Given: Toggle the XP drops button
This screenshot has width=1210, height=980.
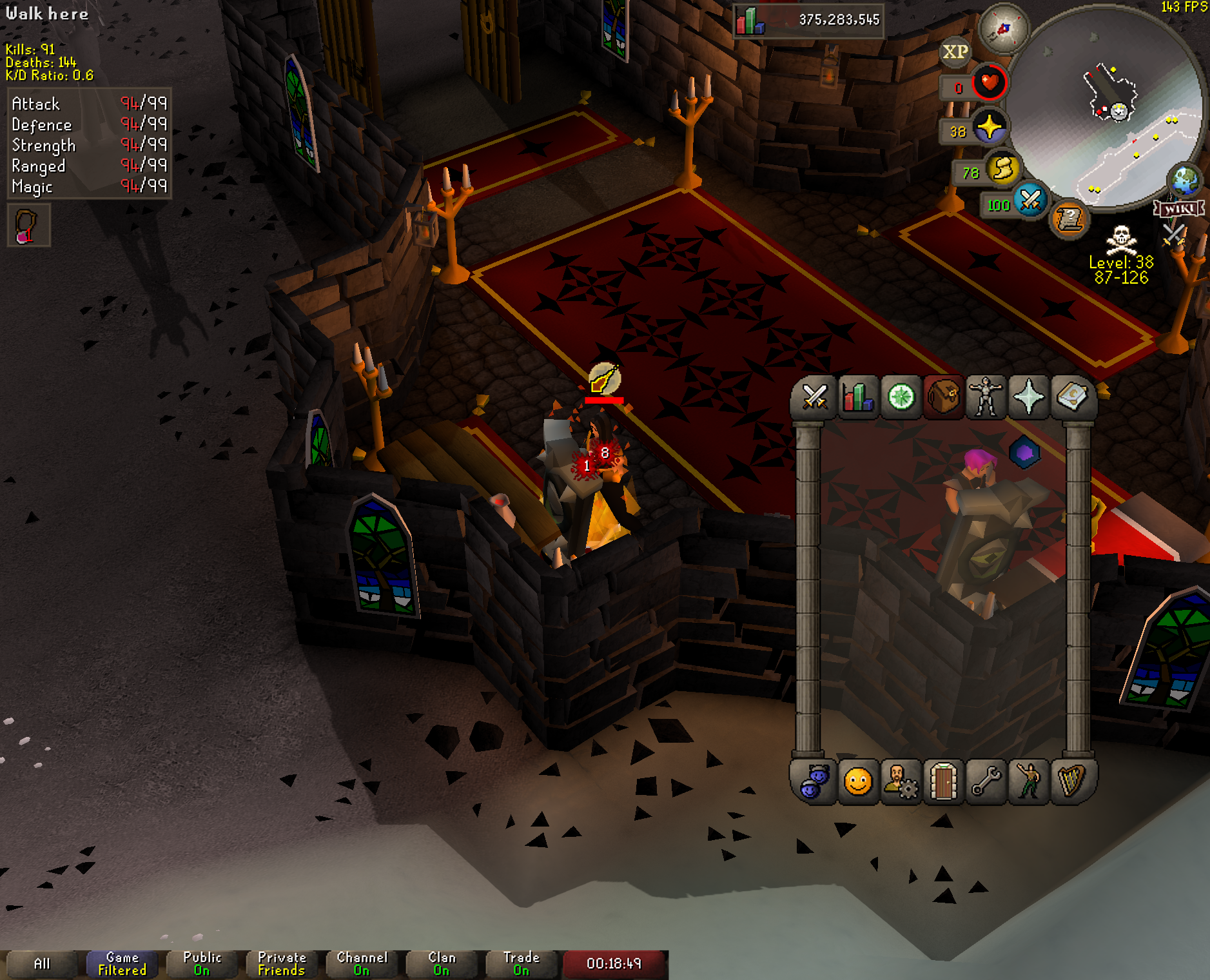Looking at the screenshot, I should [955, 52].
